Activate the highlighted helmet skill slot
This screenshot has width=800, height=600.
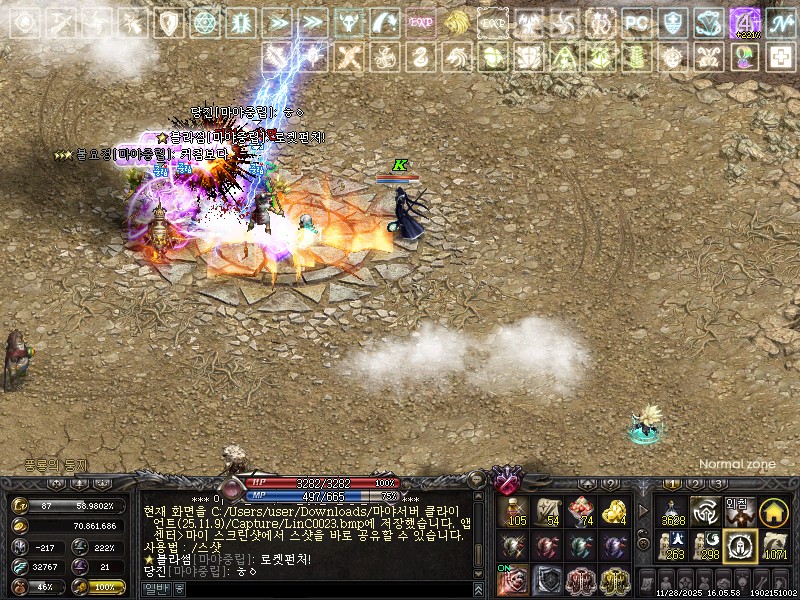738,547
